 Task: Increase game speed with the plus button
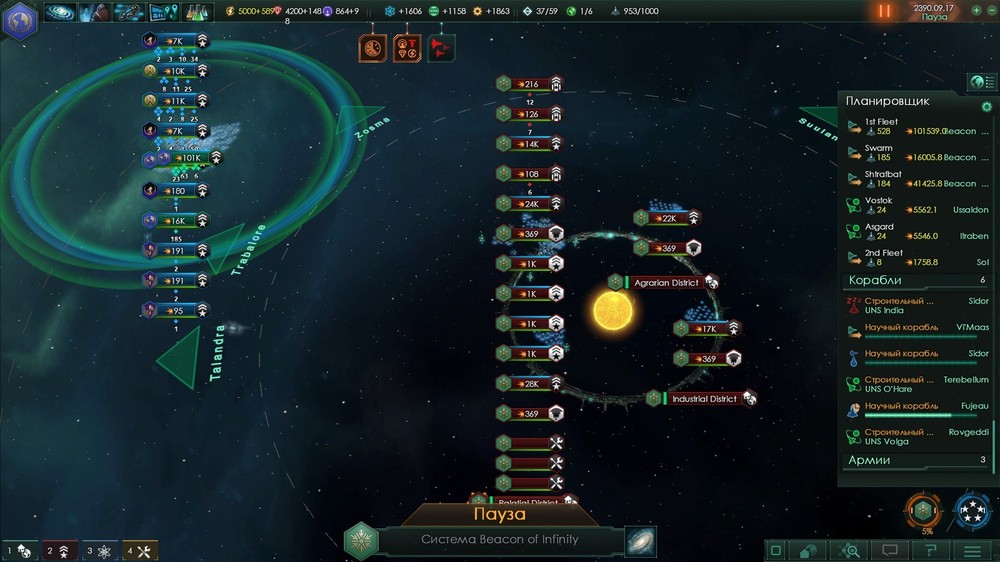pyautogui.click(x=976, y=10)
